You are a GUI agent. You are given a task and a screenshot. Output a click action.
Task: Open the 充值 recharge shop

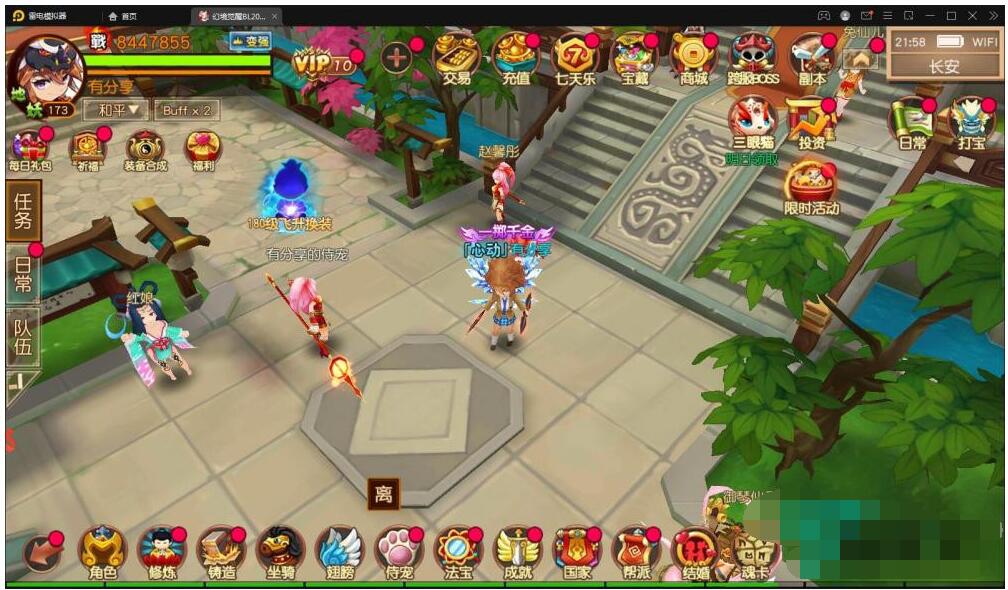[516, 58]
